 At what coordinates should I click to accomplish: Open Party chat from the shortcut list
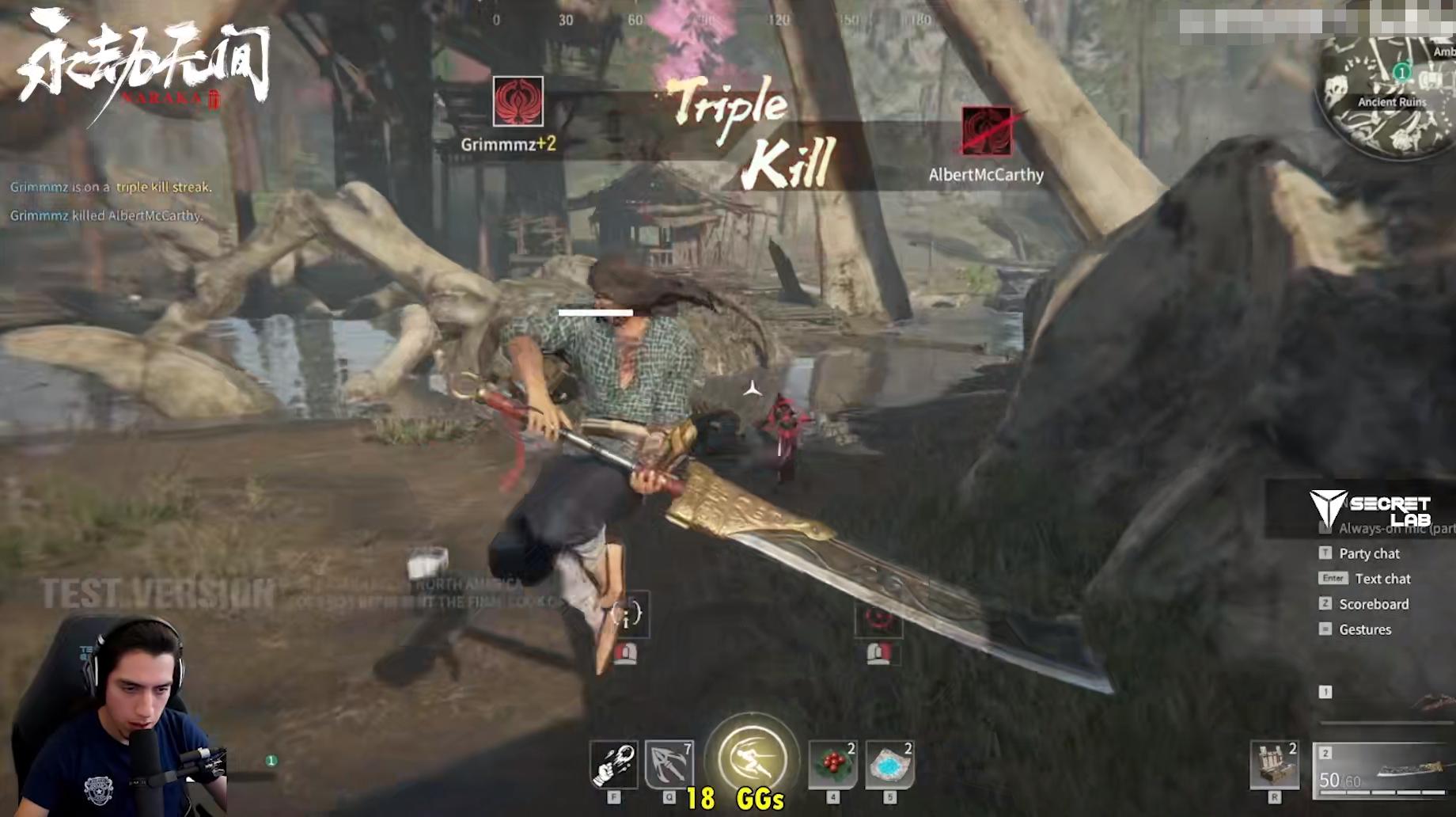click(x=1369, y=553)
